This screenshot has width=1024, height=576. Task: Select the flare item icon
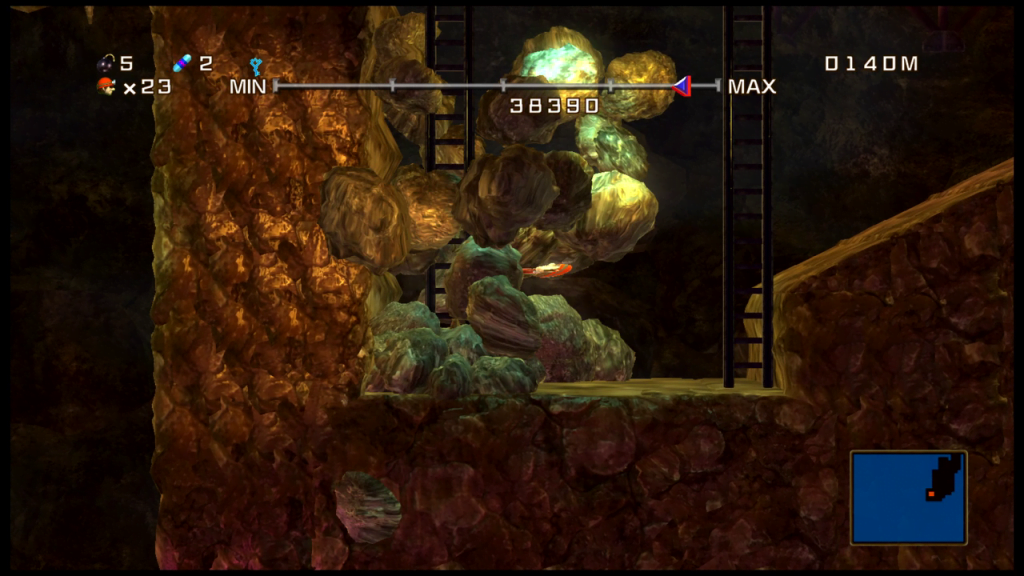[182, 64]
